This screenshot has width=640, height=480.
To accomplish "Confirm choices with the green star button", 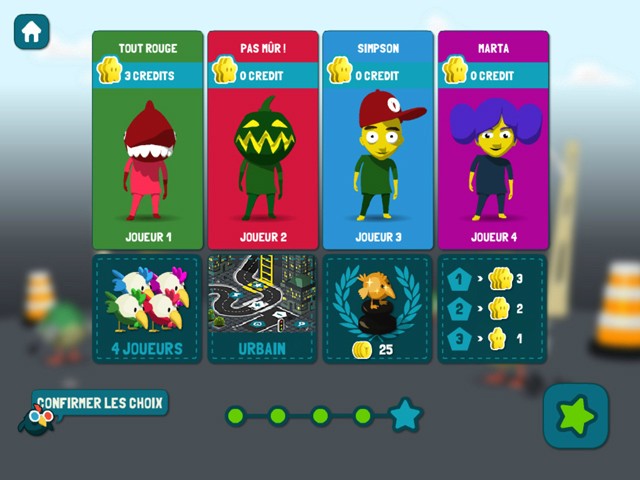I will pos(576,415).
